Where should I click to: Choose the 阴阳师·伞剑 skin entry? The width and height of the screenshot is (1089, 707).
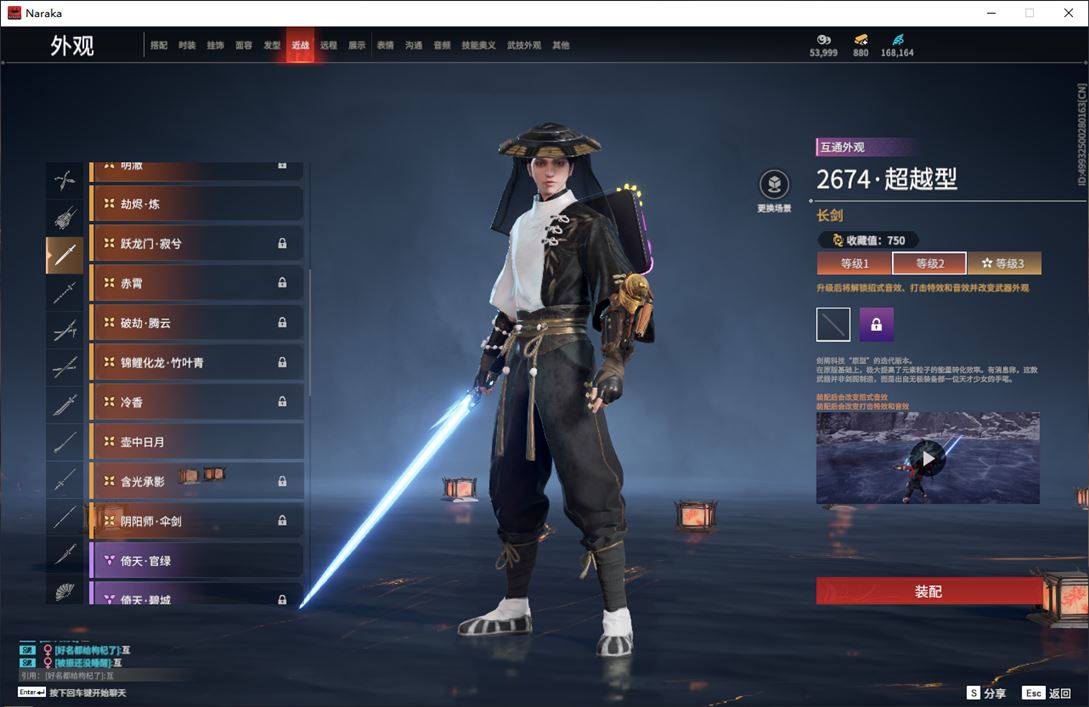click(x=196, y=520)
